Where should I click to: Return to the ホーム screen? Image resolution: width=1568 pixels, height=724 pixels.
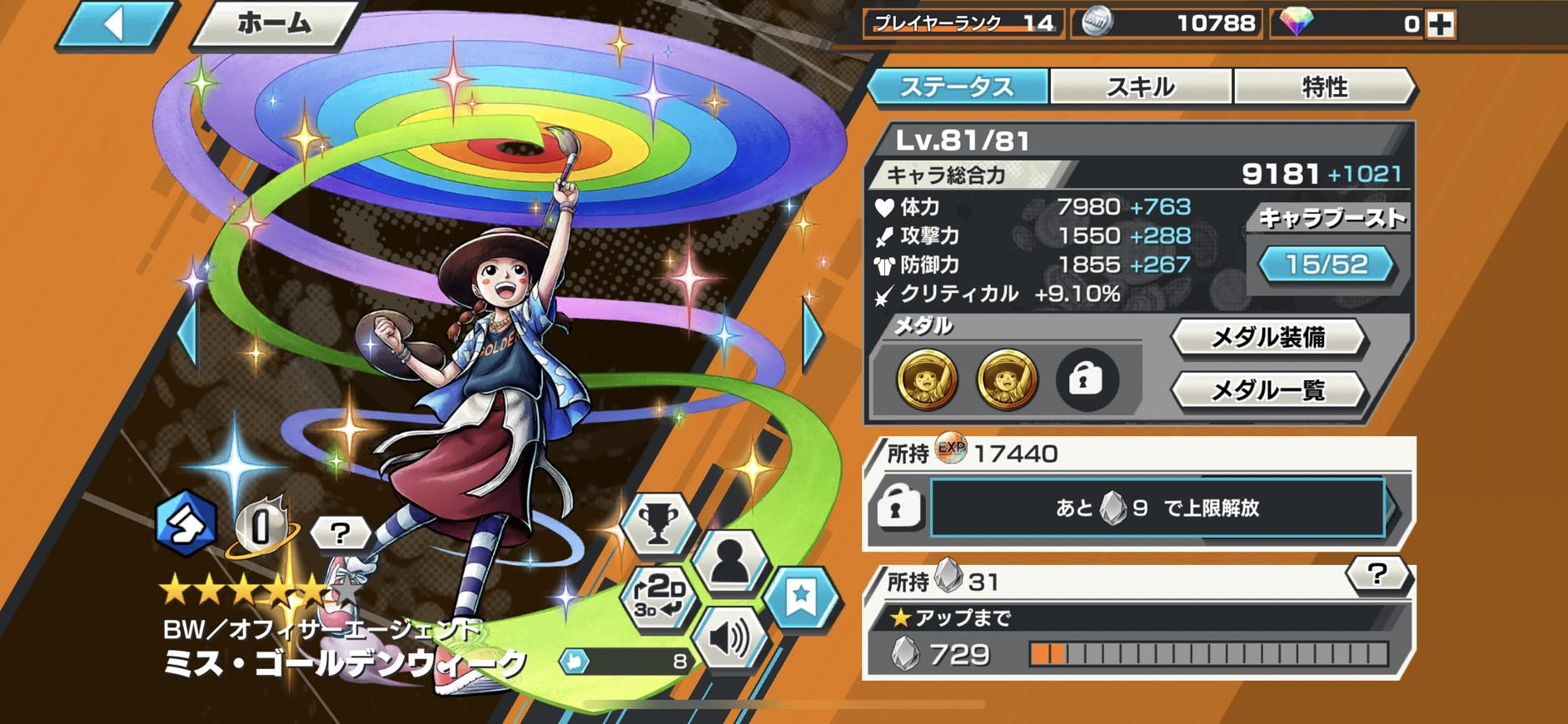tap(275, 23)
